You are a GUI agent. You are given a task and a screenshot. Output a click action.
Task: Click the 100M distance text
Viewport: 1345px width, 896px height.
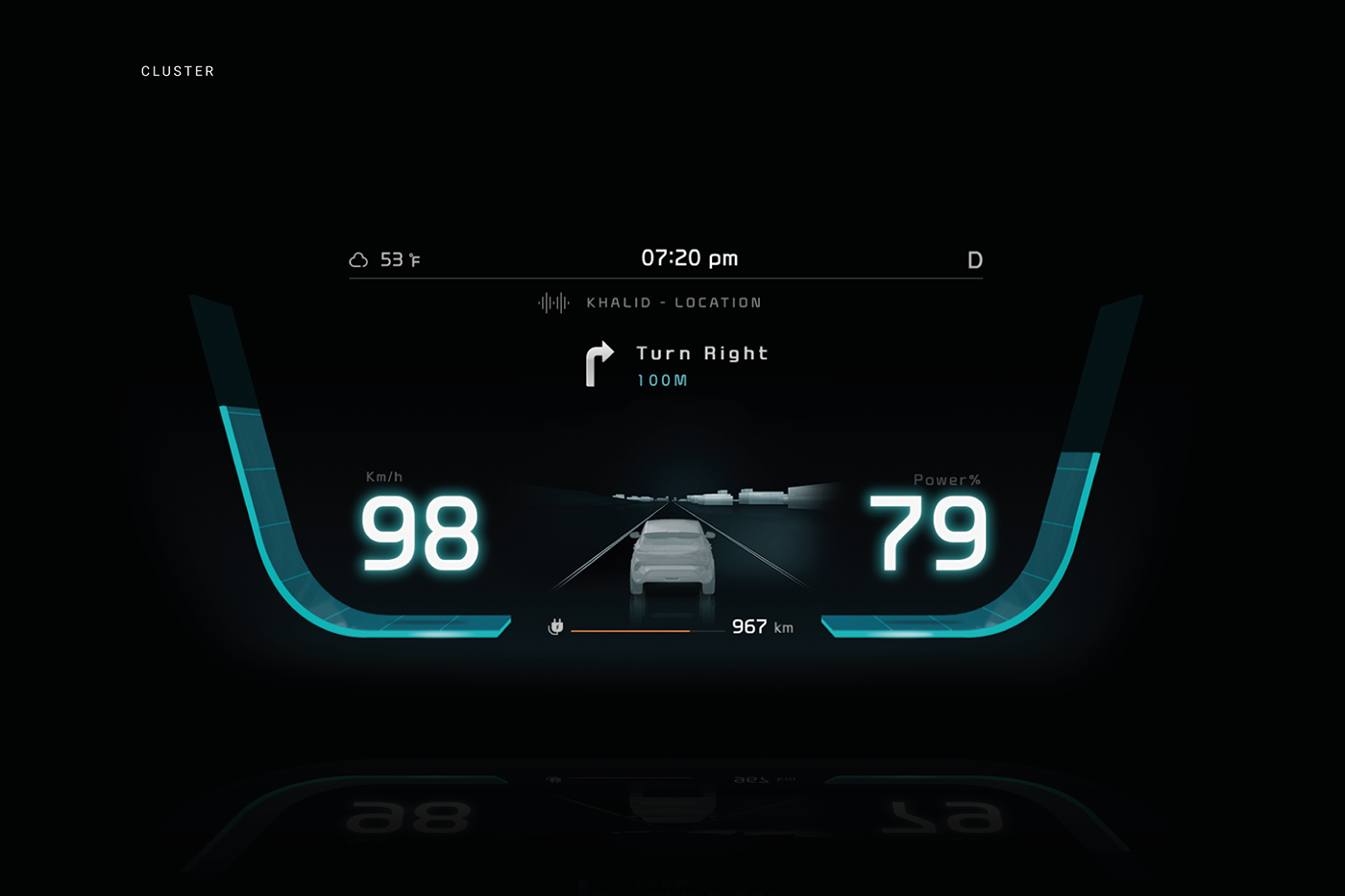click(x=660, y=379)
